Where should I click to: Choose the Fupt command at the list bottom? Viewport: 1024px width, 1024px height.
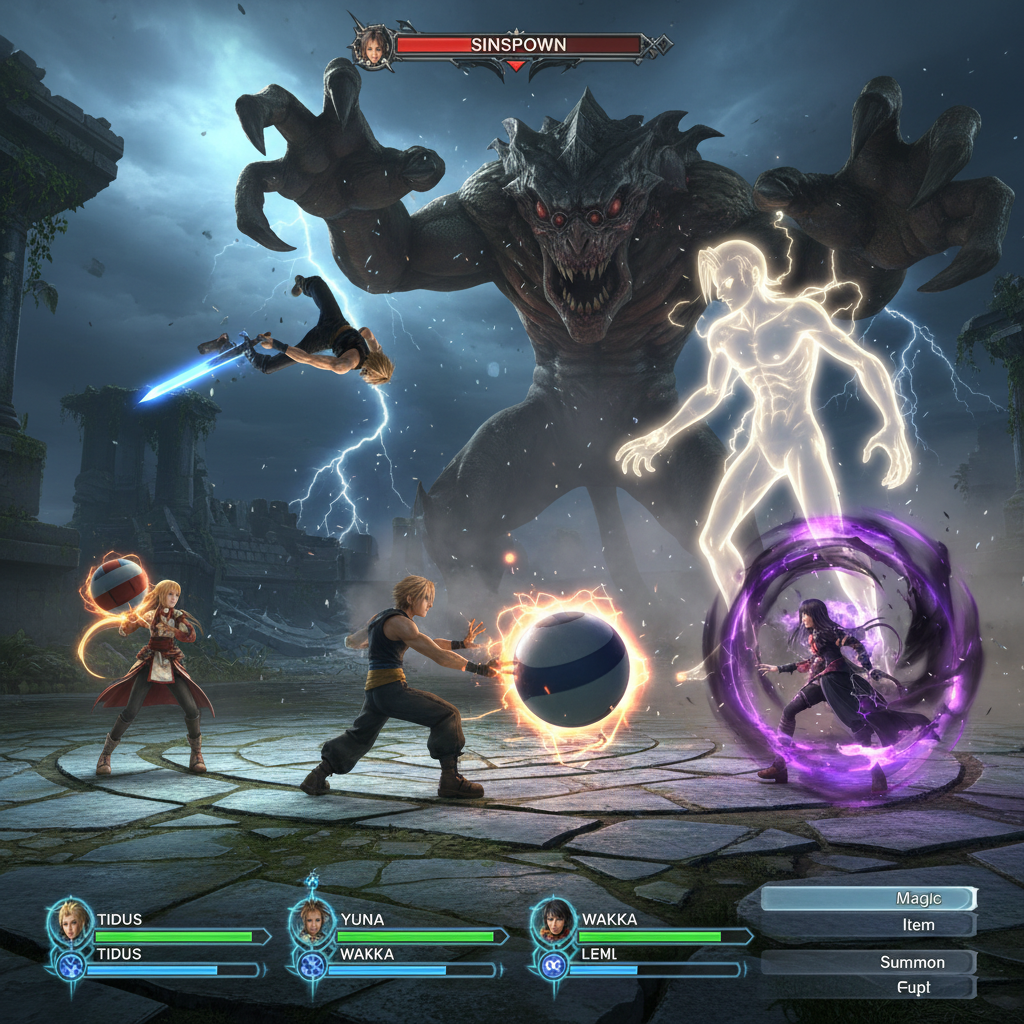[868, 987]
